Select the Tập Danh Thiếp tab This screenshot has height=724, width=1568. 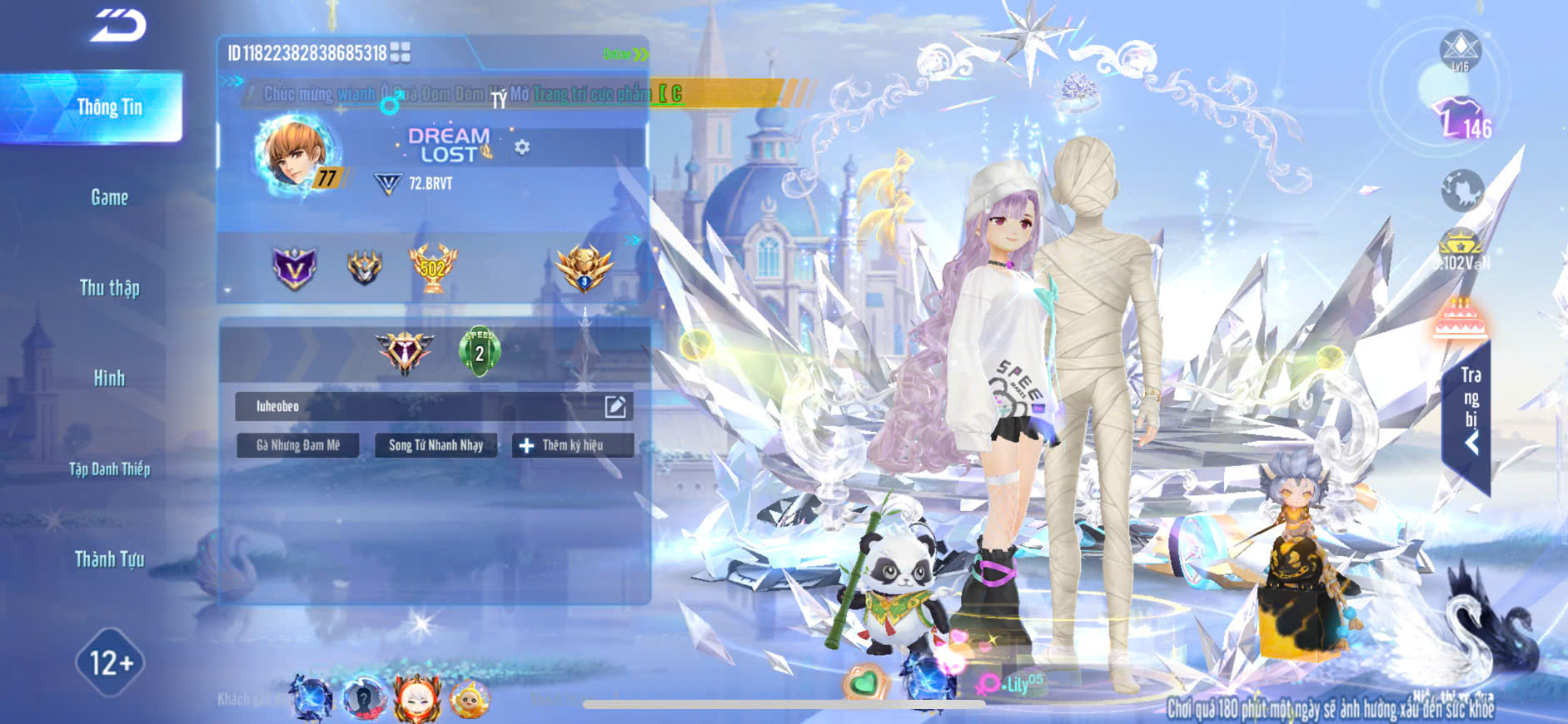coord(109,469)
